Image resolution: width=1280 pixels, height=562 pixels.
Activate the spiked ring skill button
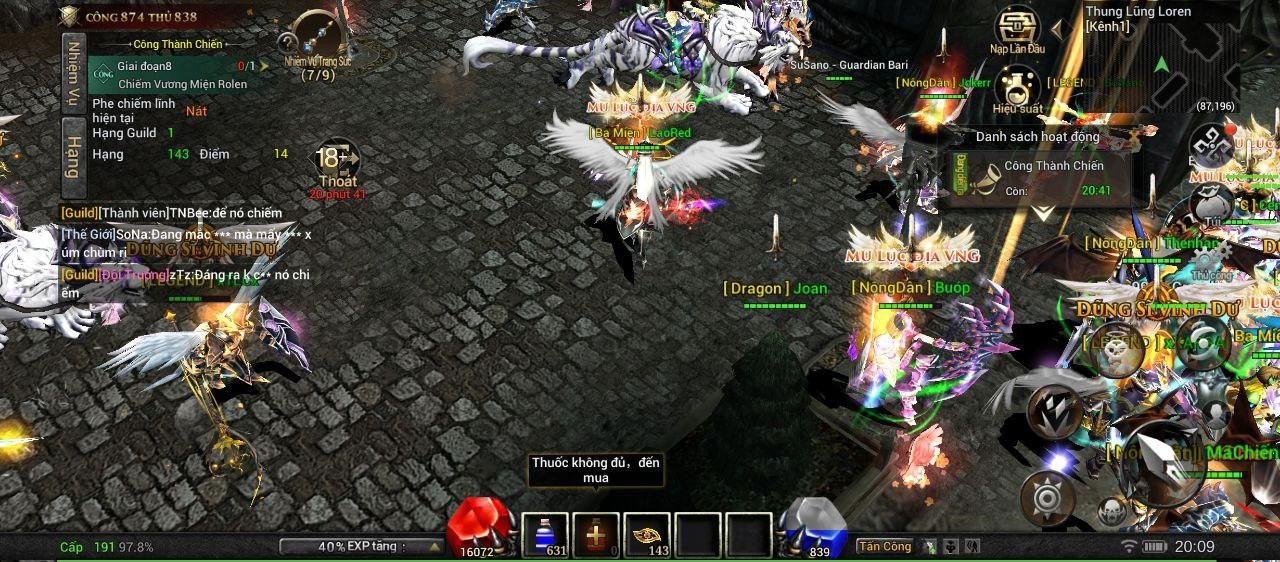coord(1047,496)
